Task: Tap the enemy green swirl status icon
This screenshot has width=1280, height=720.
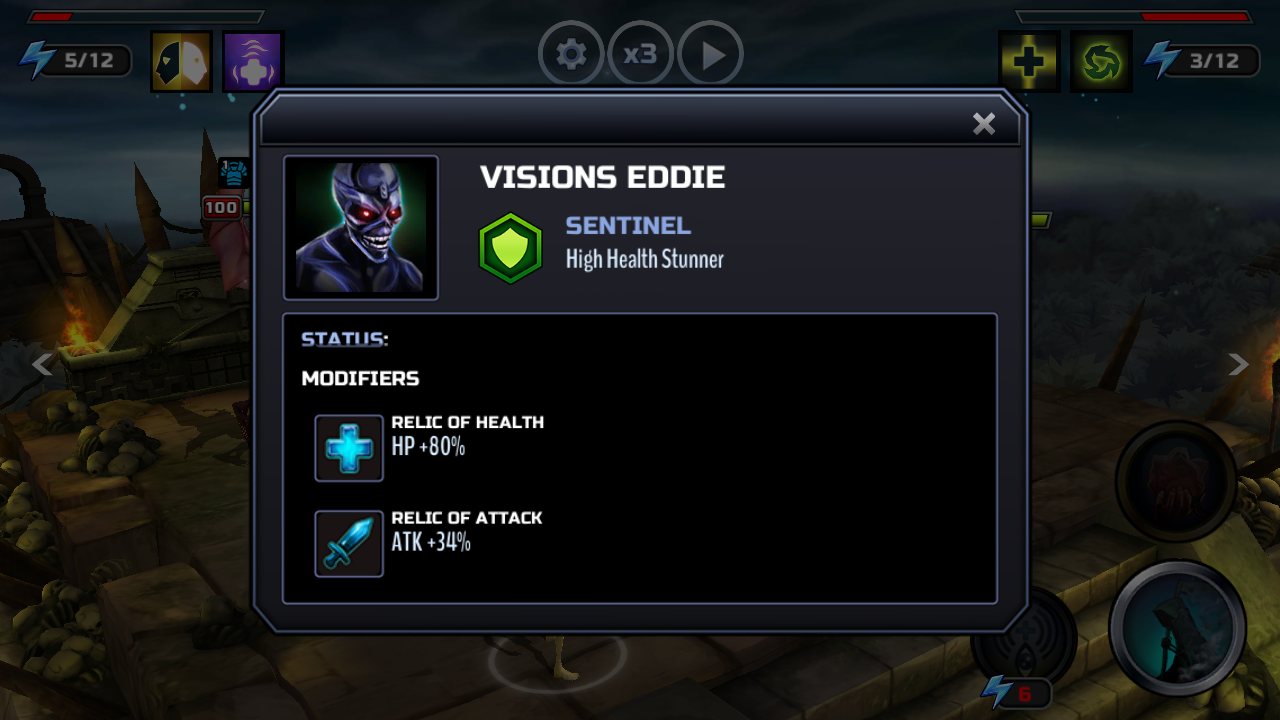Action: click(x=1101, y=61)
